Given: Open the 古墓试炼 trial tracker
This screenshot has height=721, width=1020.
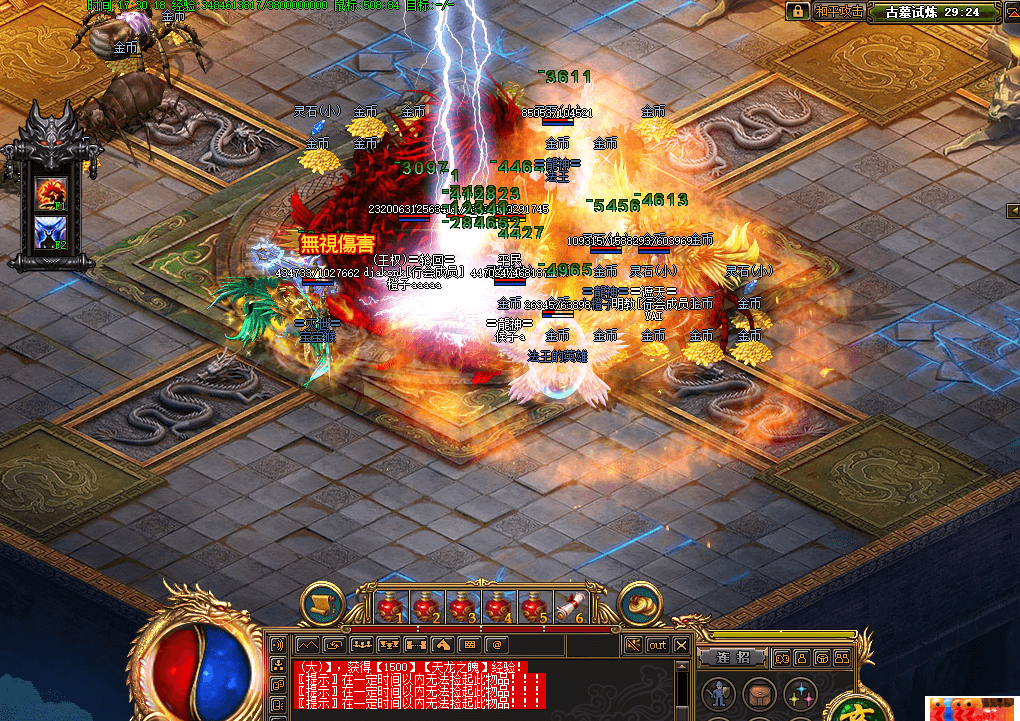Looking at the screenshot, I should (938, 12).
